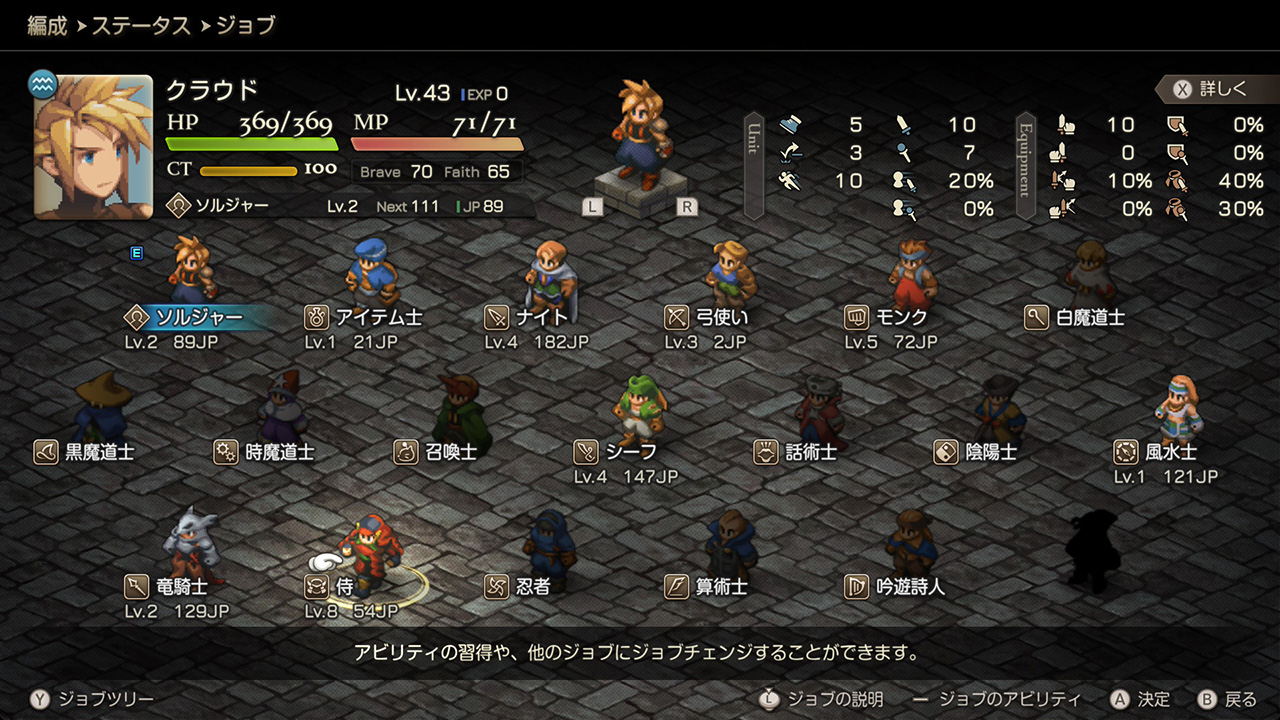This screenshot has width=1280, height=720.
Task: Pick the 弓使い job
Action: pos(708,318)
